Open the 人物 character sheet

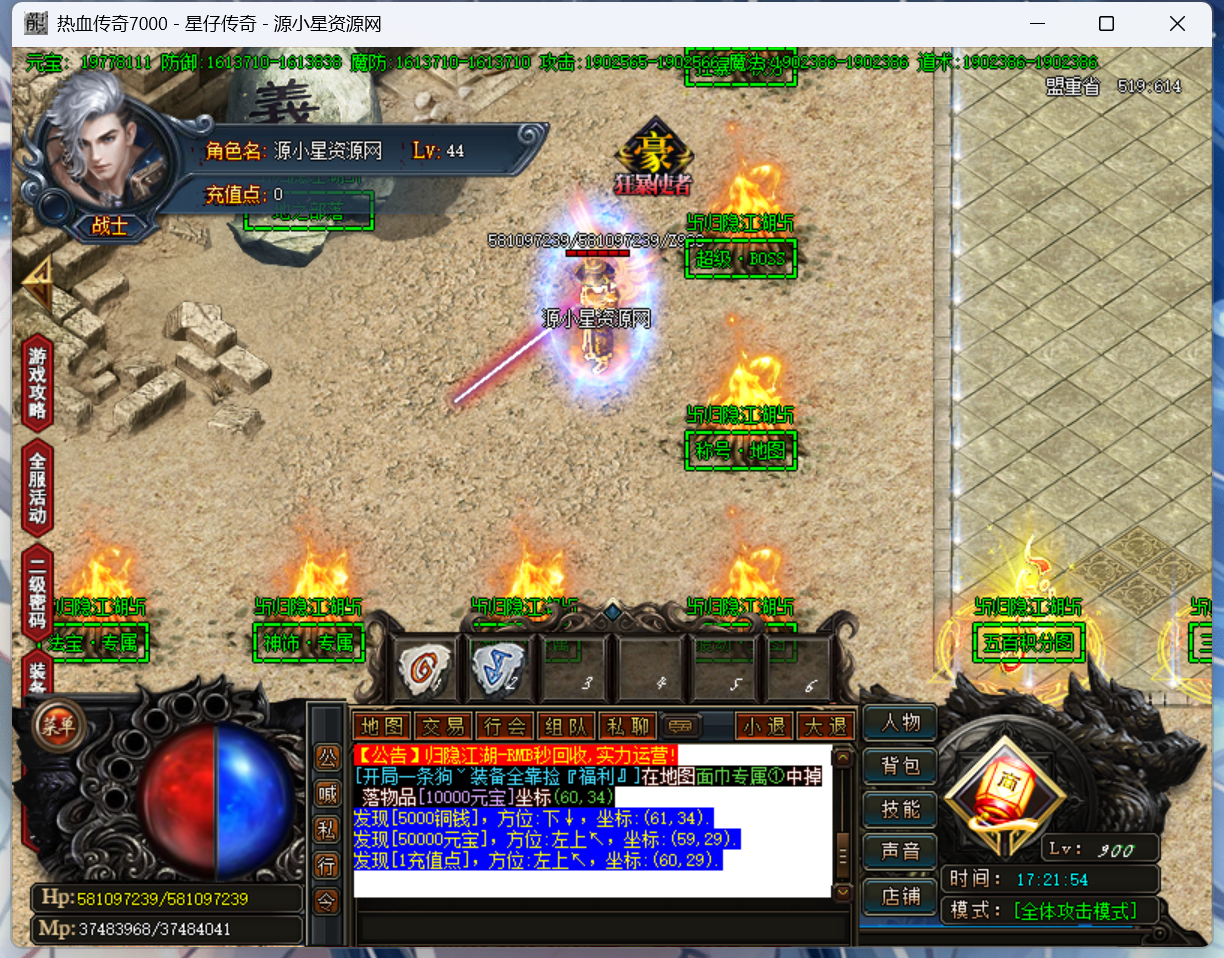pyautogui.click(x=900, y=723)
